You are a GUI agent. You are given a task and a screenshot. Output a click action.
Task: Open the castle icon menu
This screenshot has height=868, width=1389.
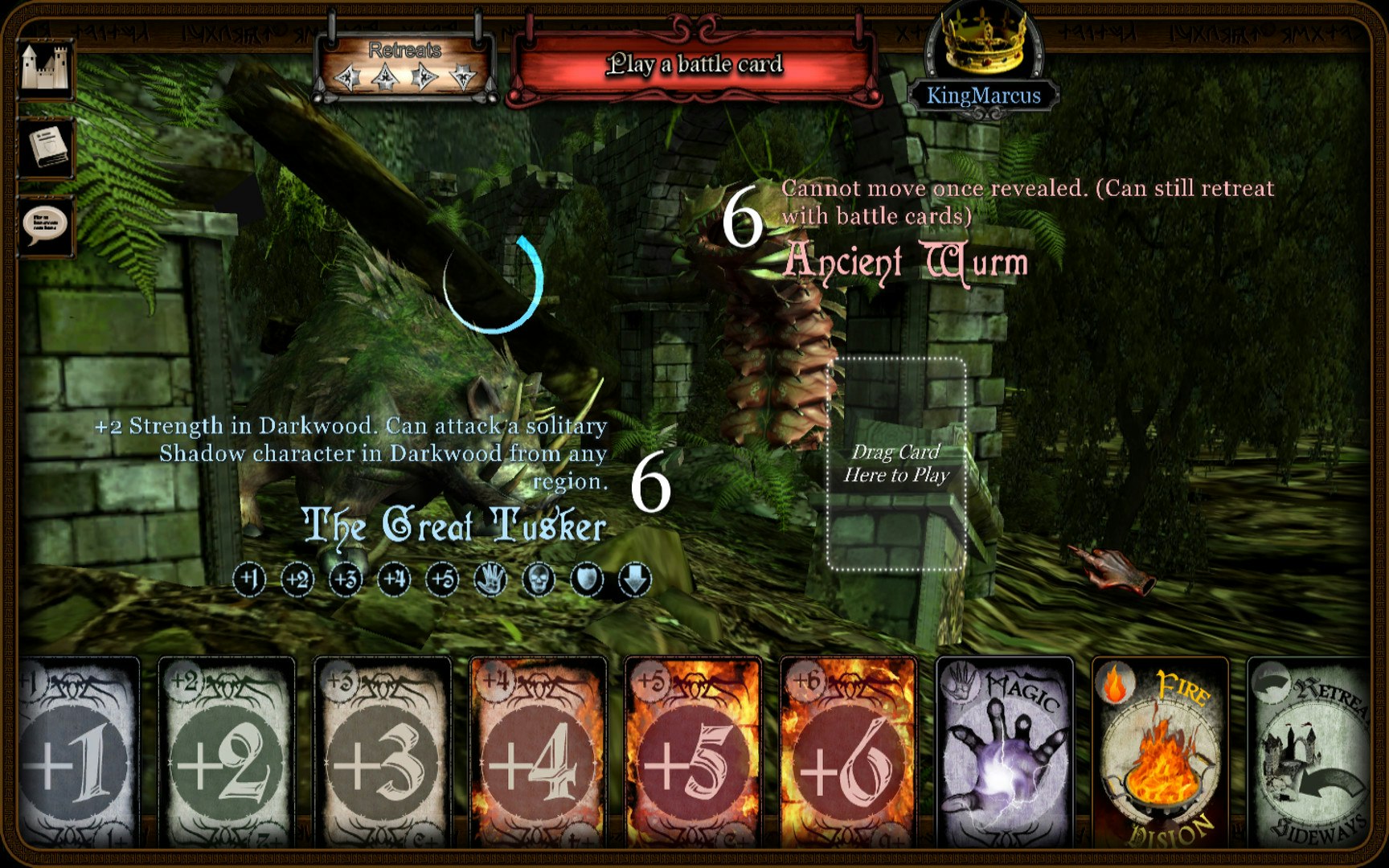tap(46, 68)
